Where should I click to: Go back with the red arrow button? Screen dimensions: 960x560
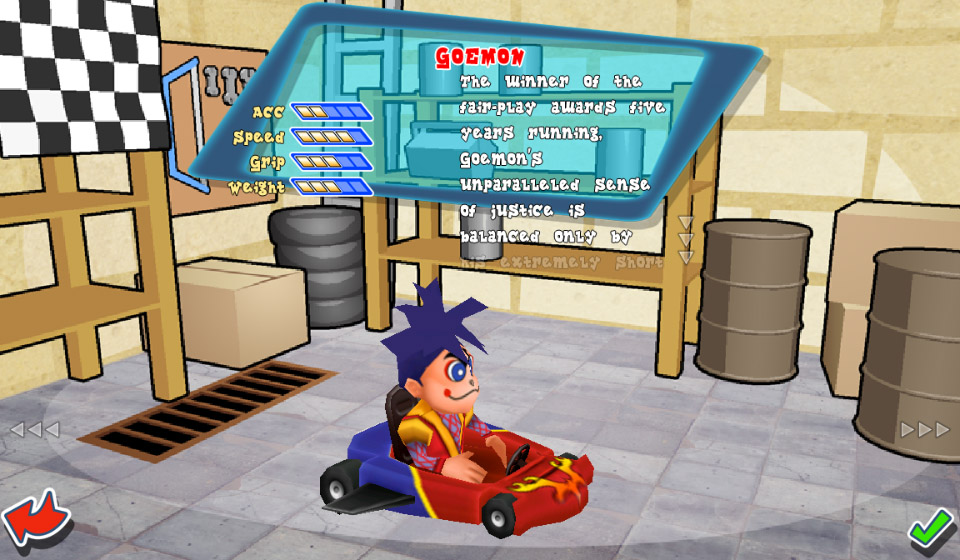36,519
